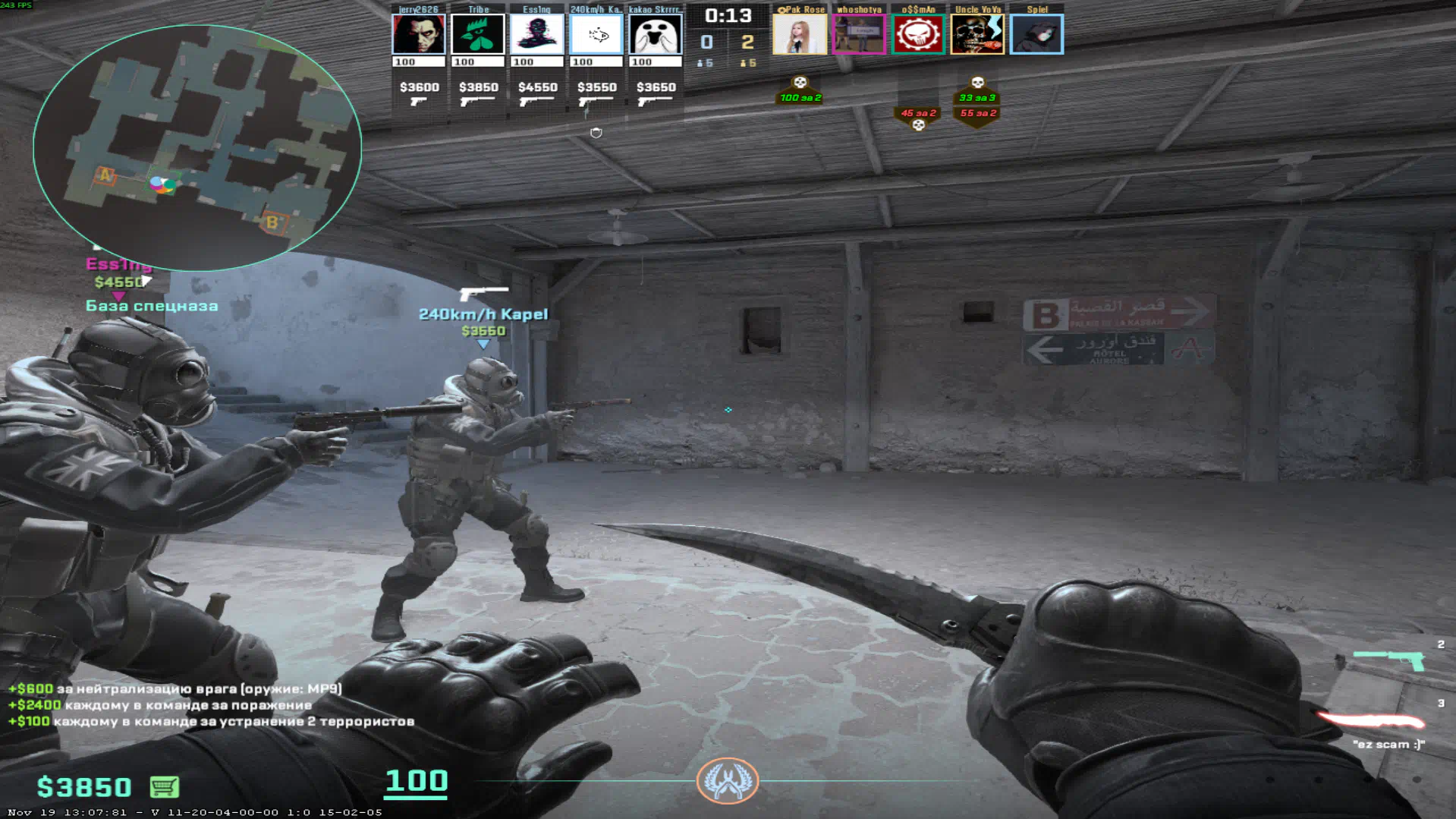This screenshot has width=1456, height=819.
Task: Select Ess1ng's avatar at the top
Action: pos(536,35)
